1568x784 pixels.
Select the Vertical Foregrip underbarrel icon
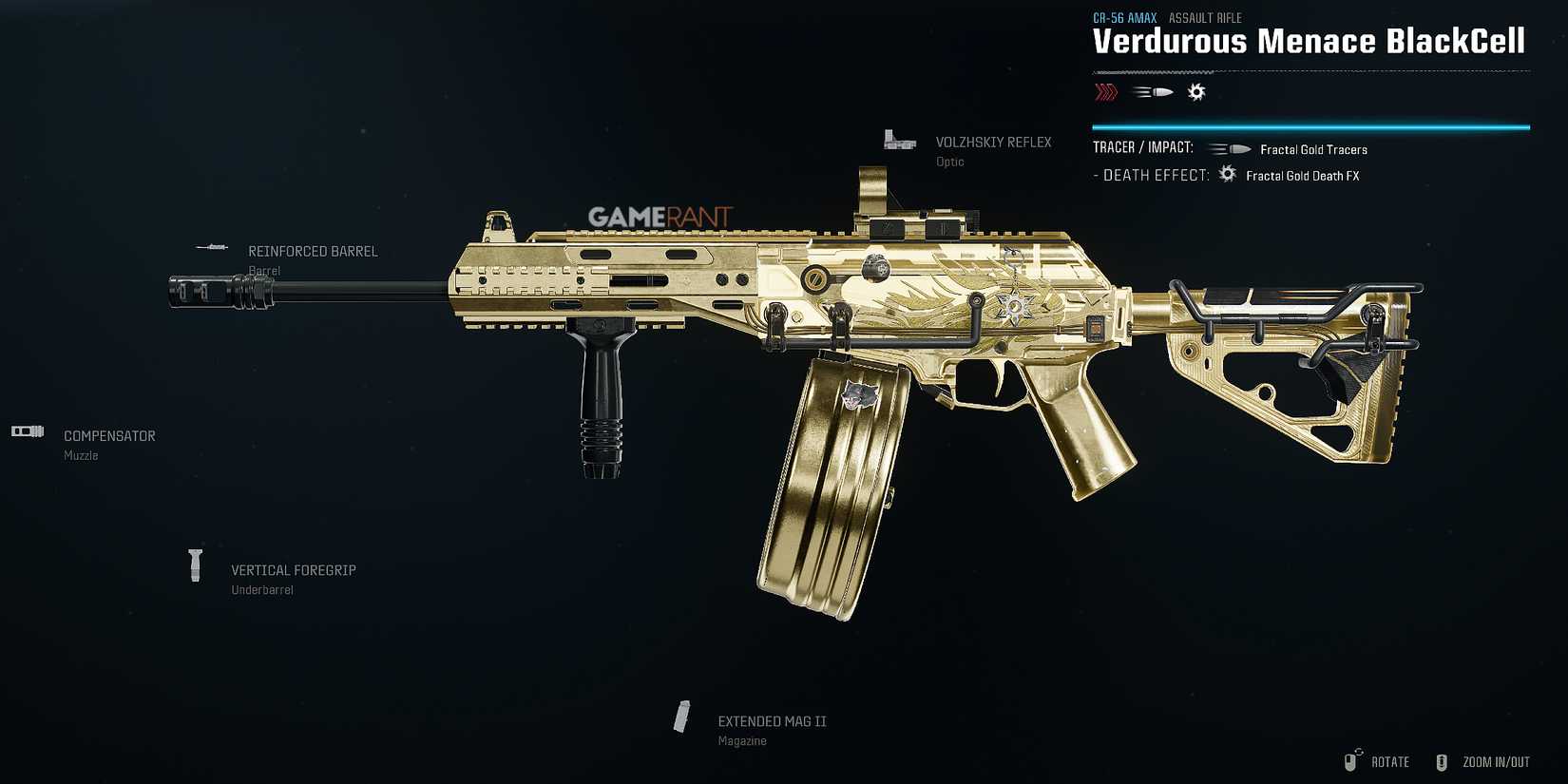(x=196, y=564)
